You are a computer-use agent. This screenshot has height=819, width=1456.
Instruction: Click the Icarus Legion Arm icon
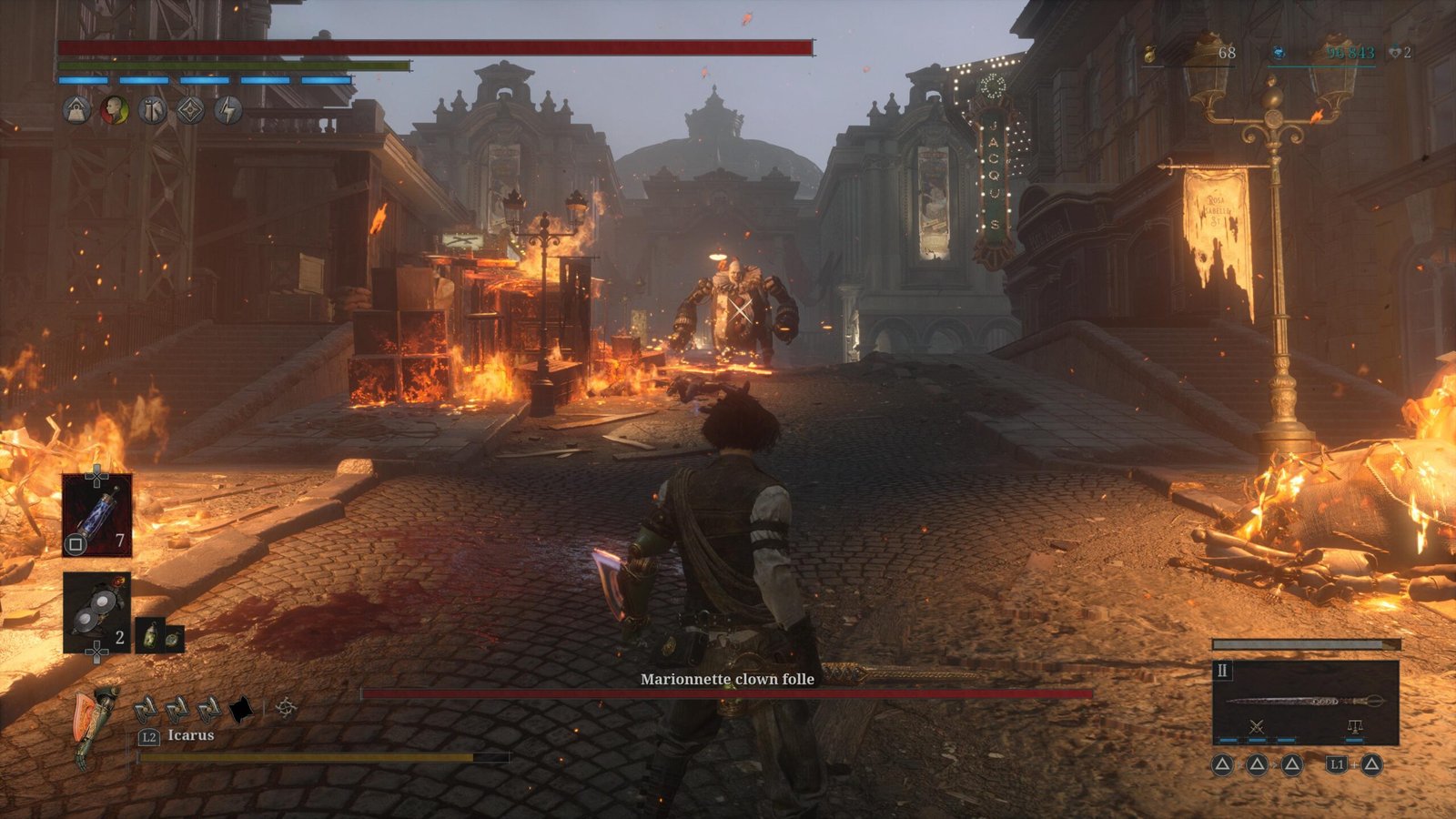click(97, 726)
